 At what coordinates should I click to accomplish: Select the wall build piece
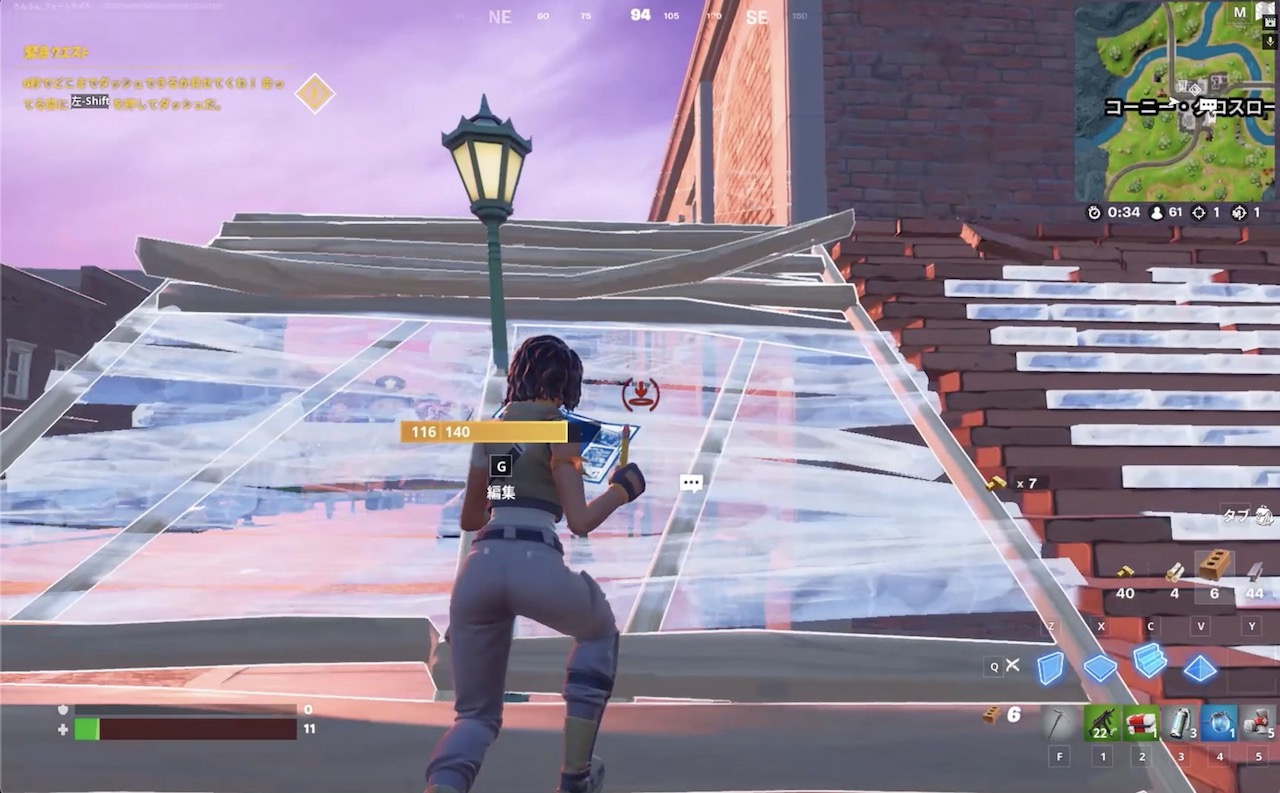[1051, 668]
